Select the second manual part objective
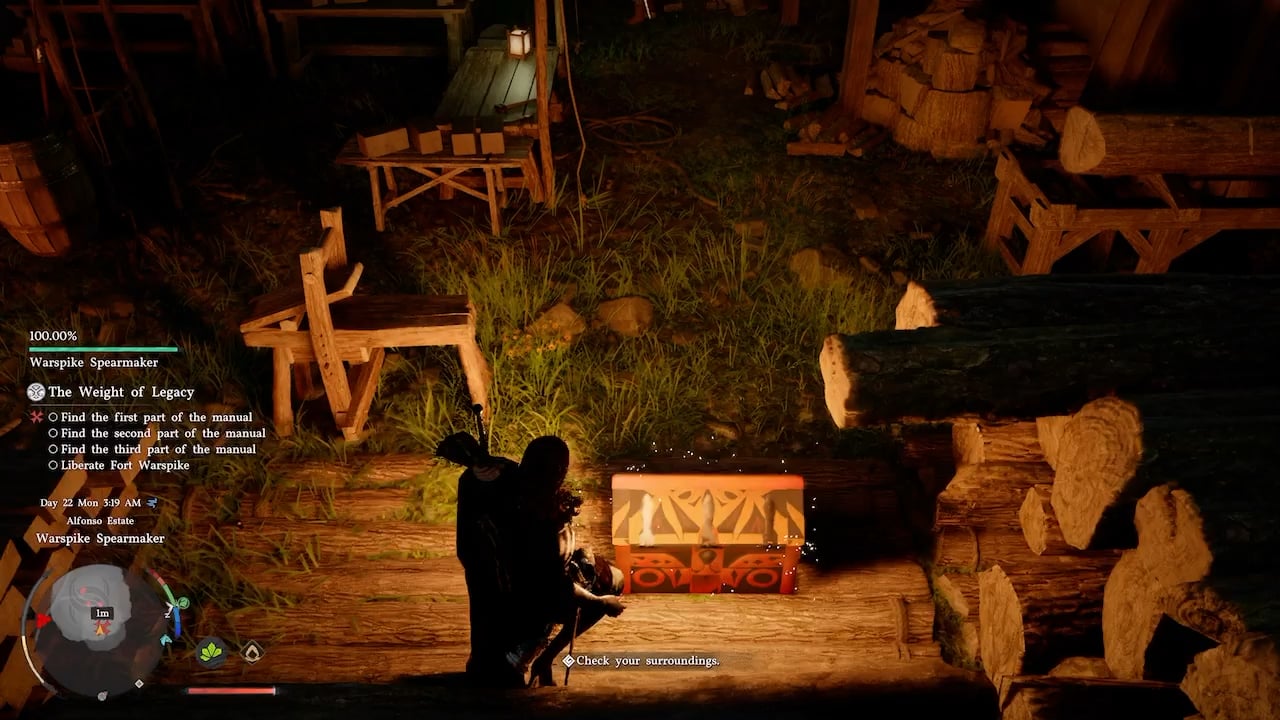Image resolution: width=1280 pixels, height=720 pixels. [163, 433]
